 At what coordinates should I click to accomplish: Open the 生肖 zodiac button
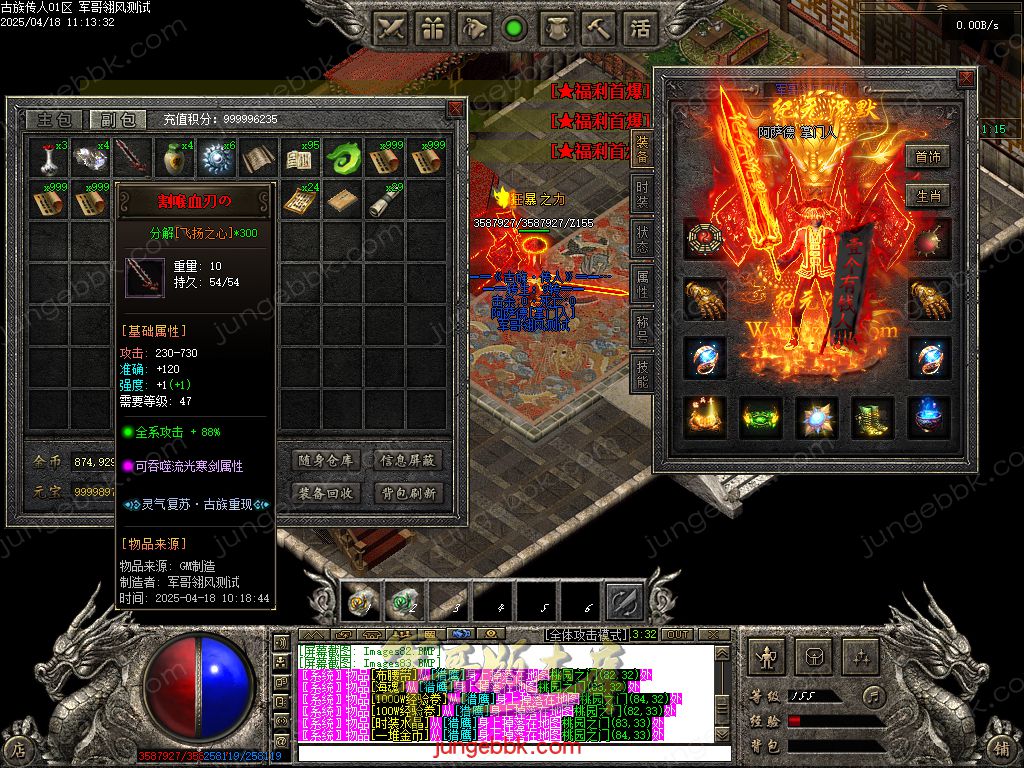(x=926, y=196)
